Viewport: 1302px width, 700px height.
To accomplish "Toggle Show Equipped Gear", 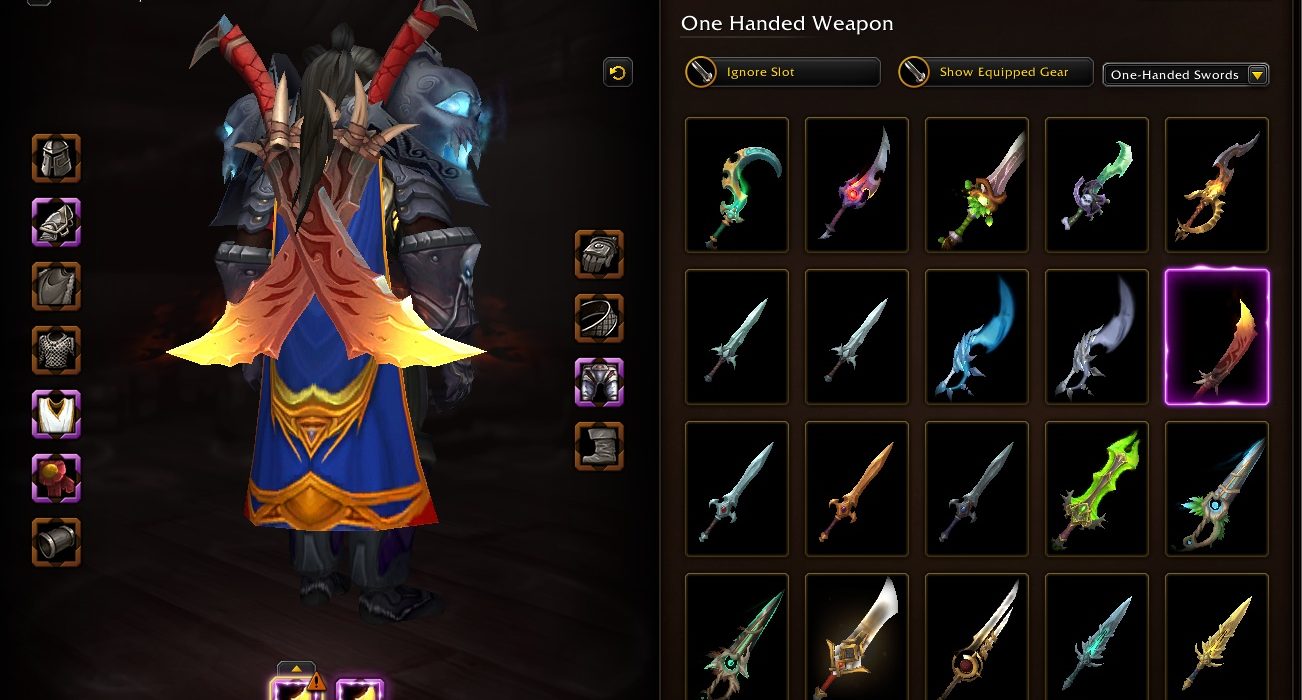I will pos(994,72).
